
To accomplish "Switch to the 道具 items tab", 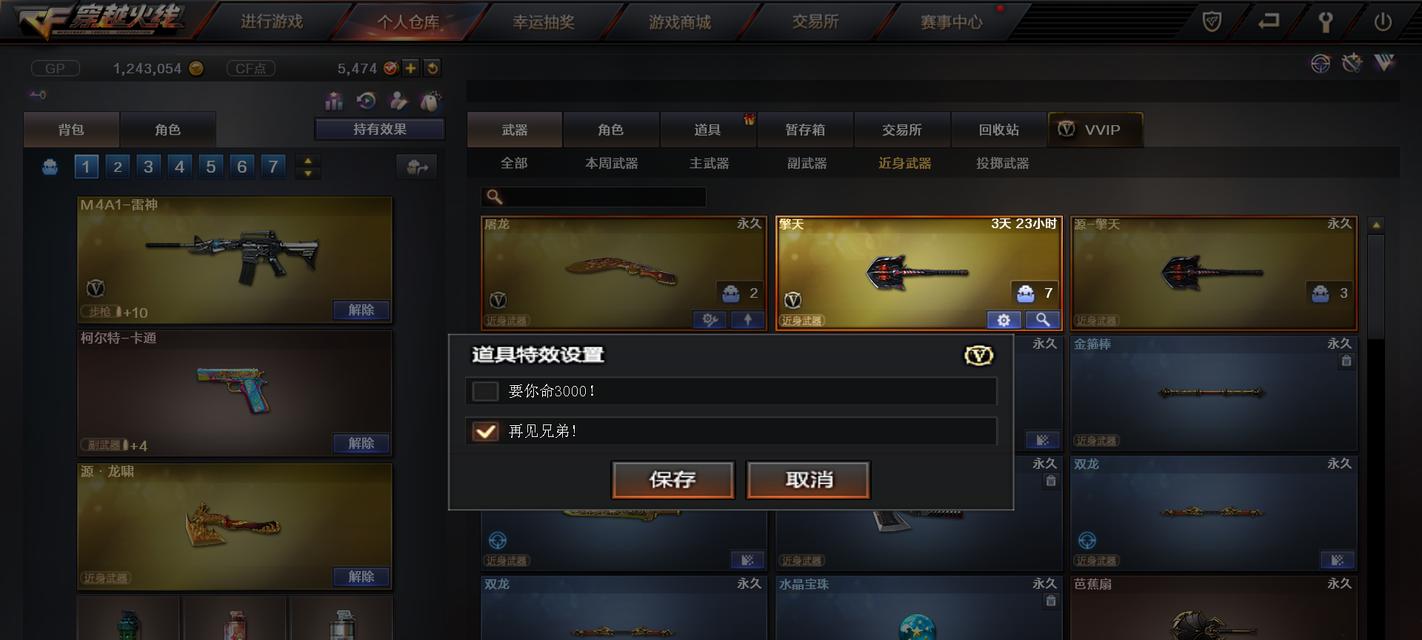I will point(708,130).
